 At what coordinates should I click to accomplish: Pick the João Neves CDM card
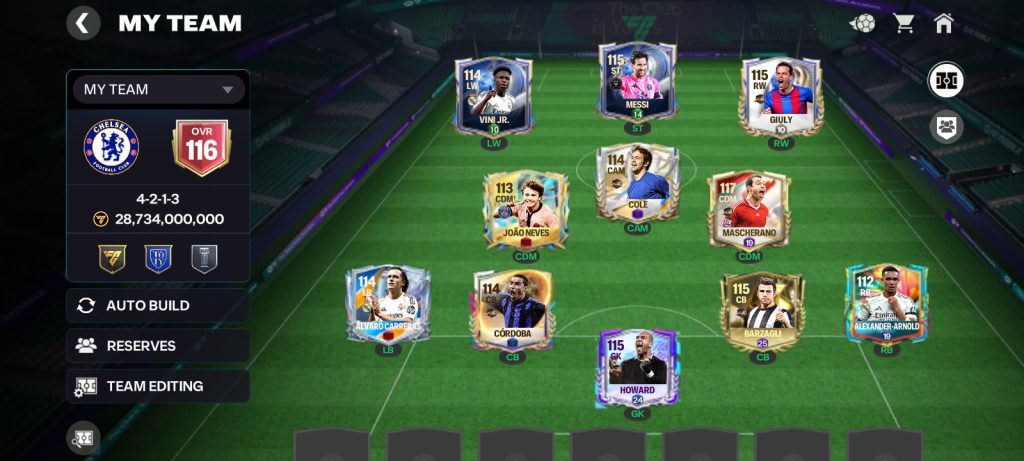pos(526,210)
